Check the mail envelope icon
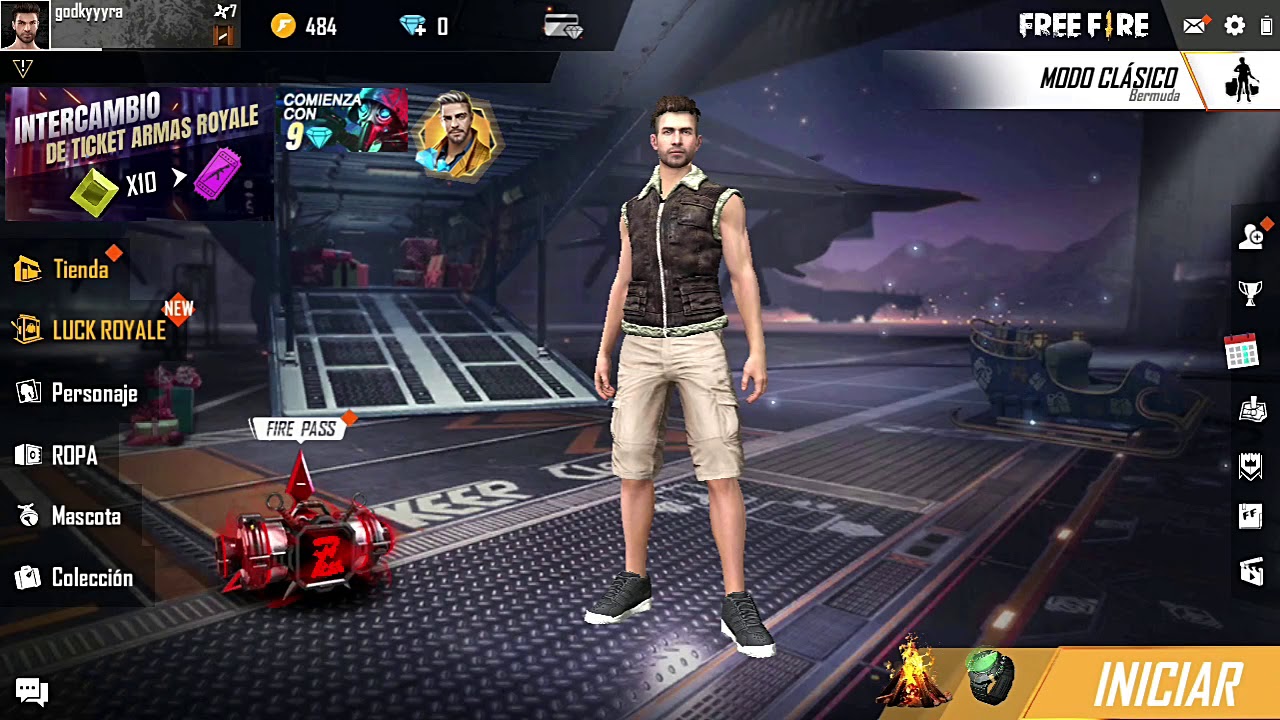Image resolution: width=1280 pixels, height=720 pixels. click(x=1195, y=26)
